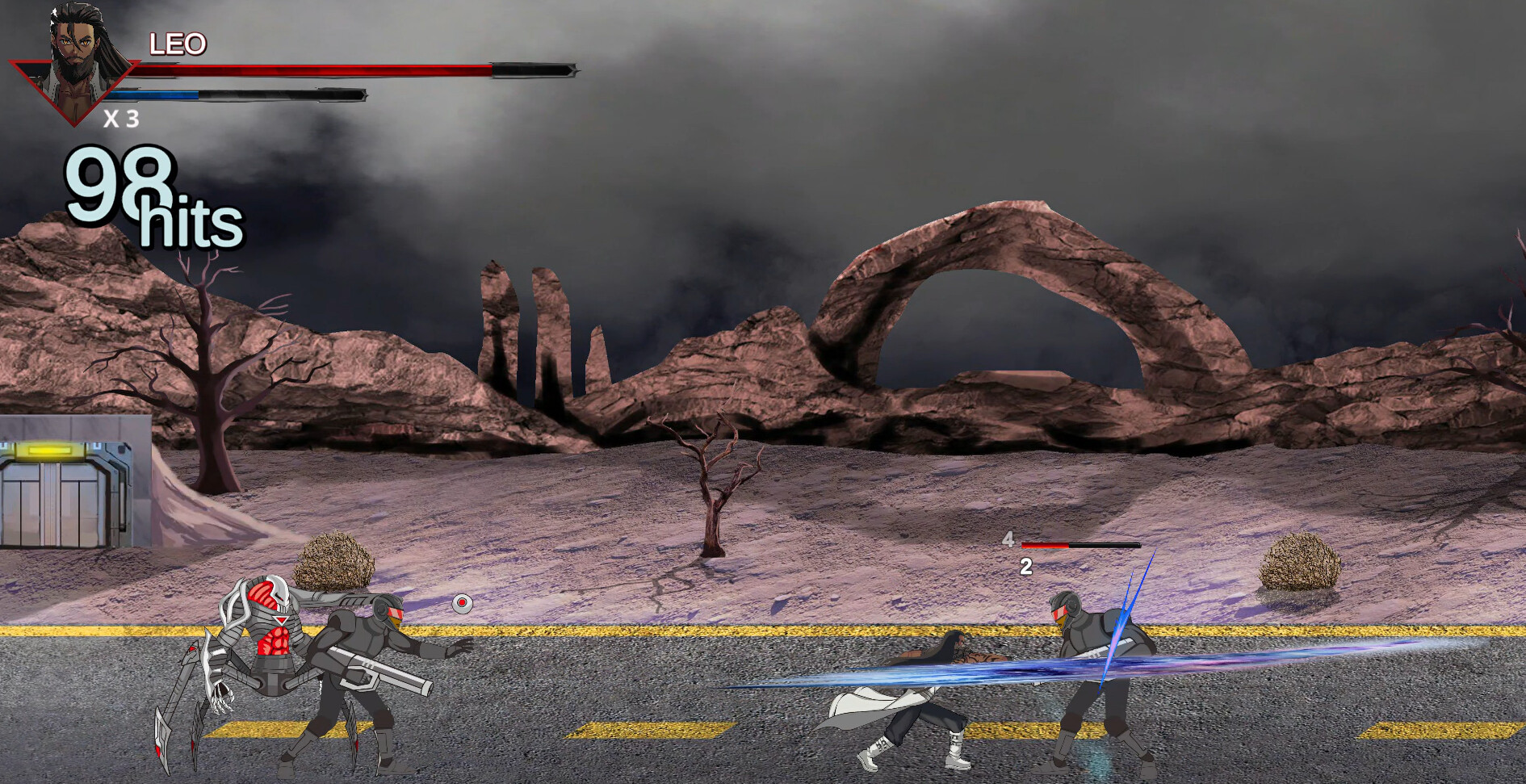The height and width of the screenshot is (784, 1526).
Task: Click the number 2 under the enemy health bar
Action: [1026, 565]
